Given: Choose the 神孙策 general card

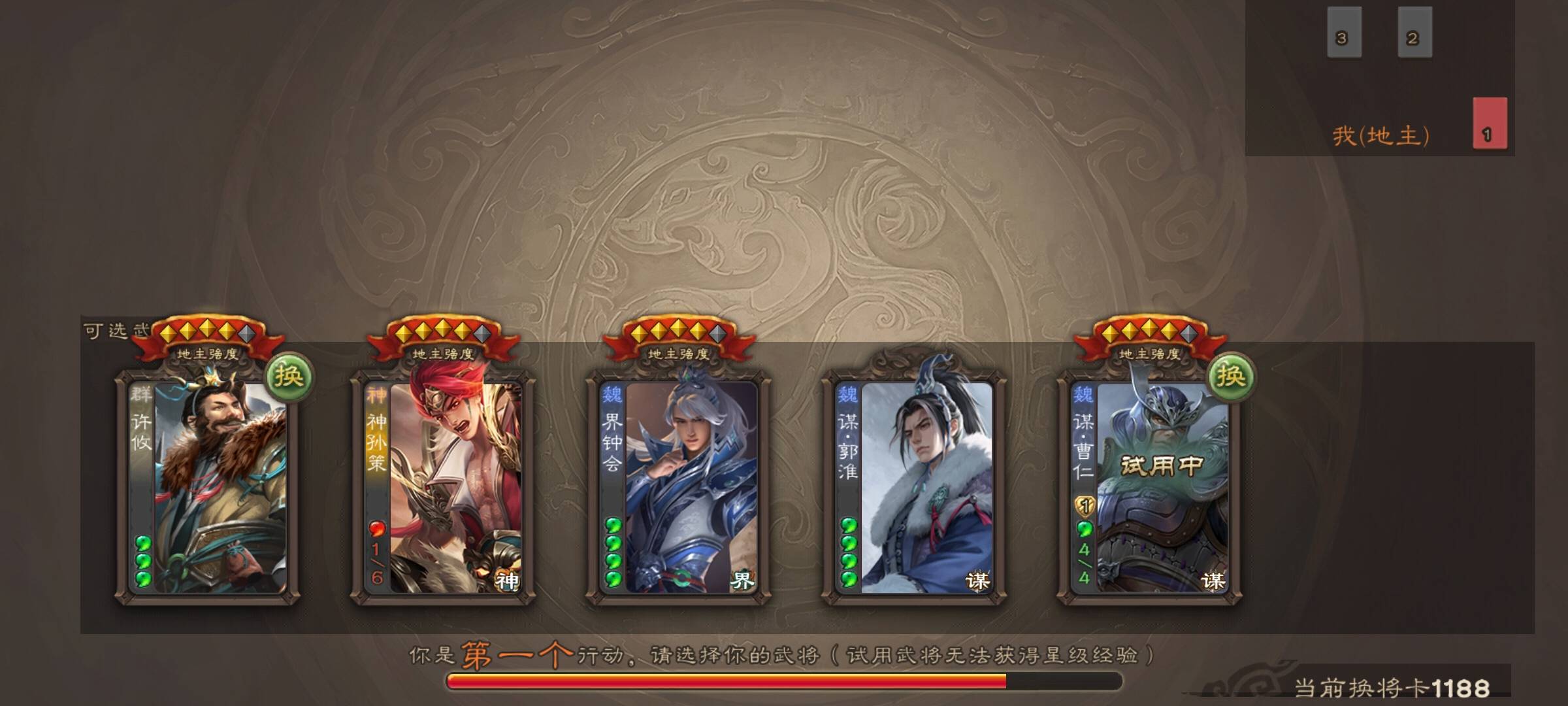Looking at the screenshot, I should pos(443,487).
